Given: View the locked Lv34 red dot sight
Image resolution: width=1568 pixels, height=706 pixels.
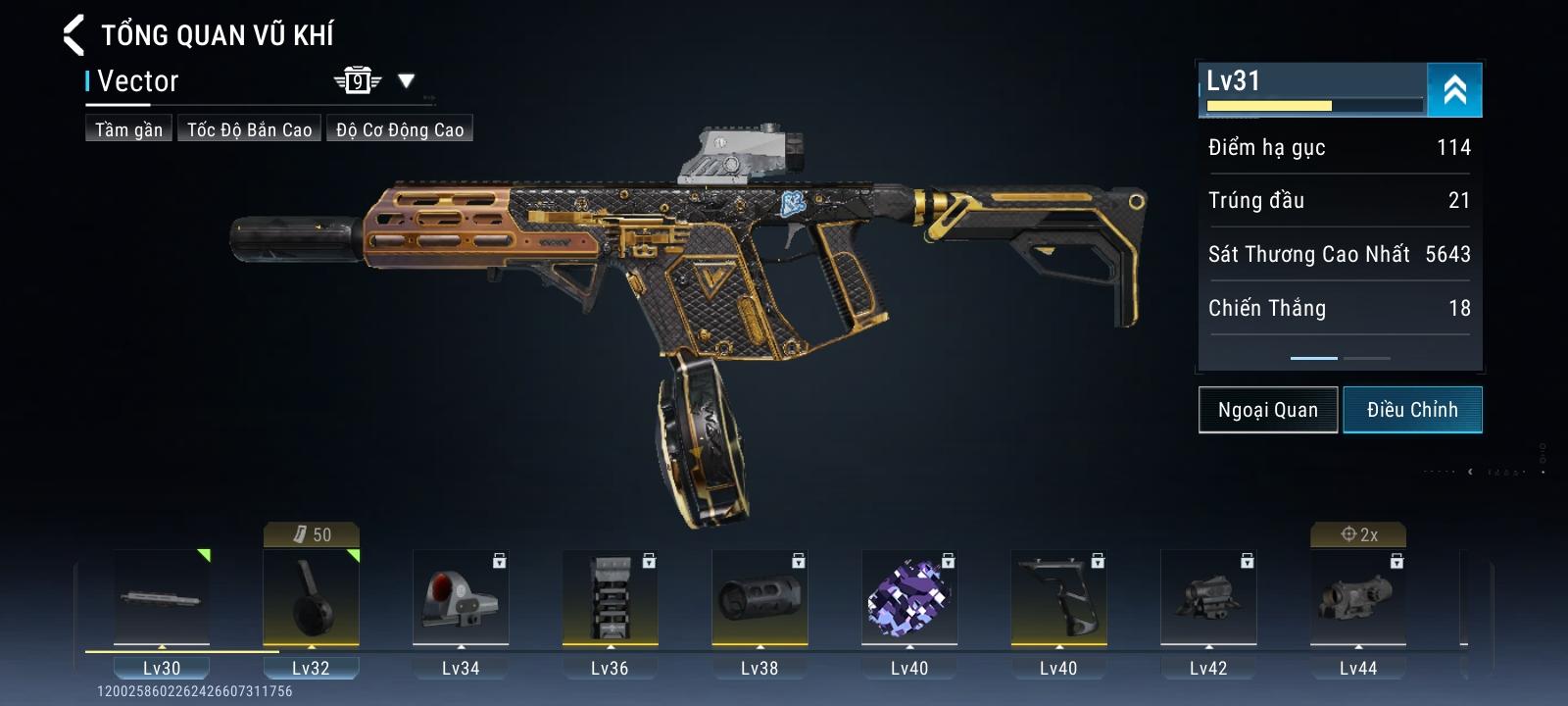Looking at the screenshot, I should click(x=461, y=597).
